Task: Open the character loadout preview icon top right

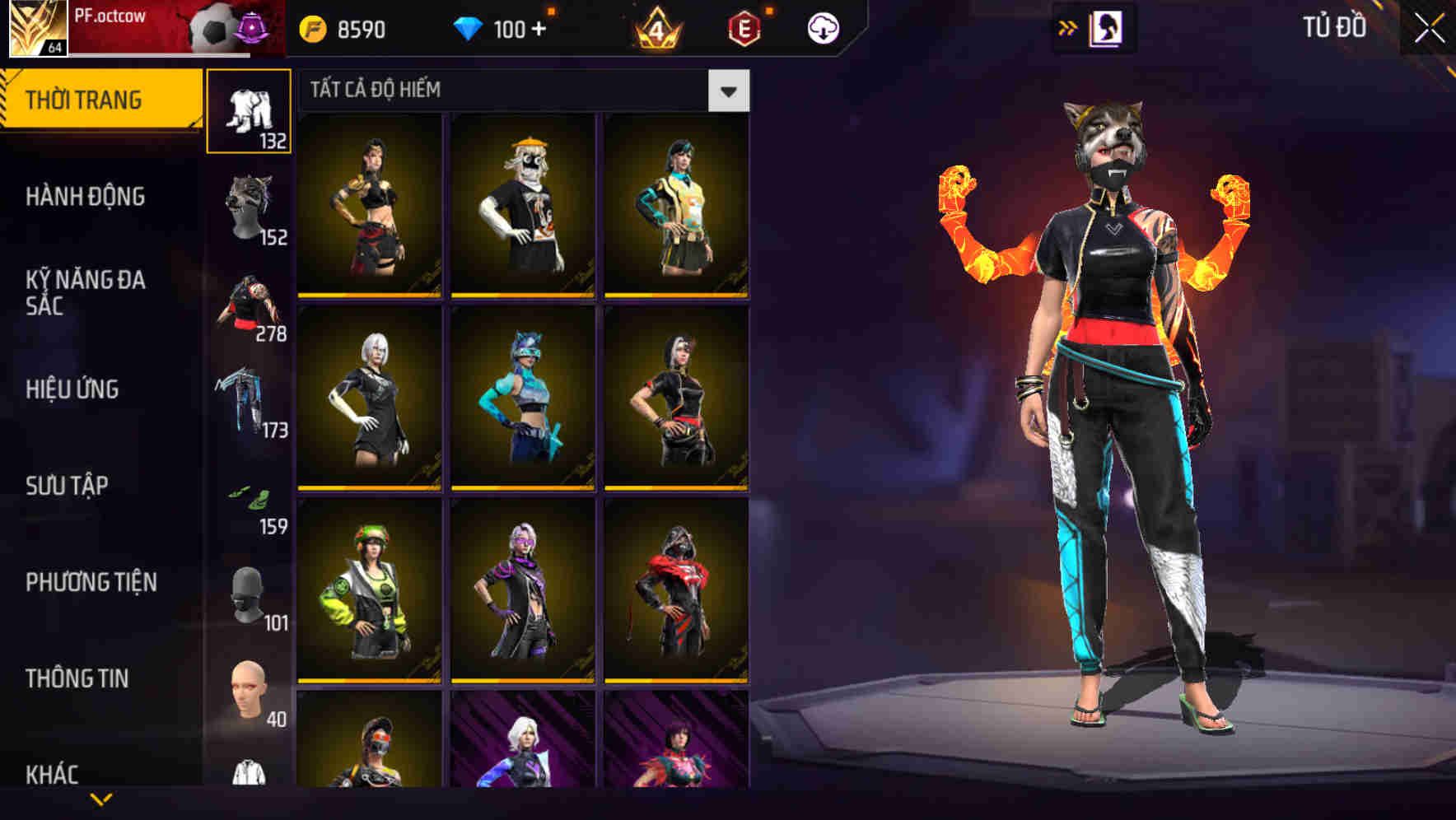Action: tap(1105, 27)
